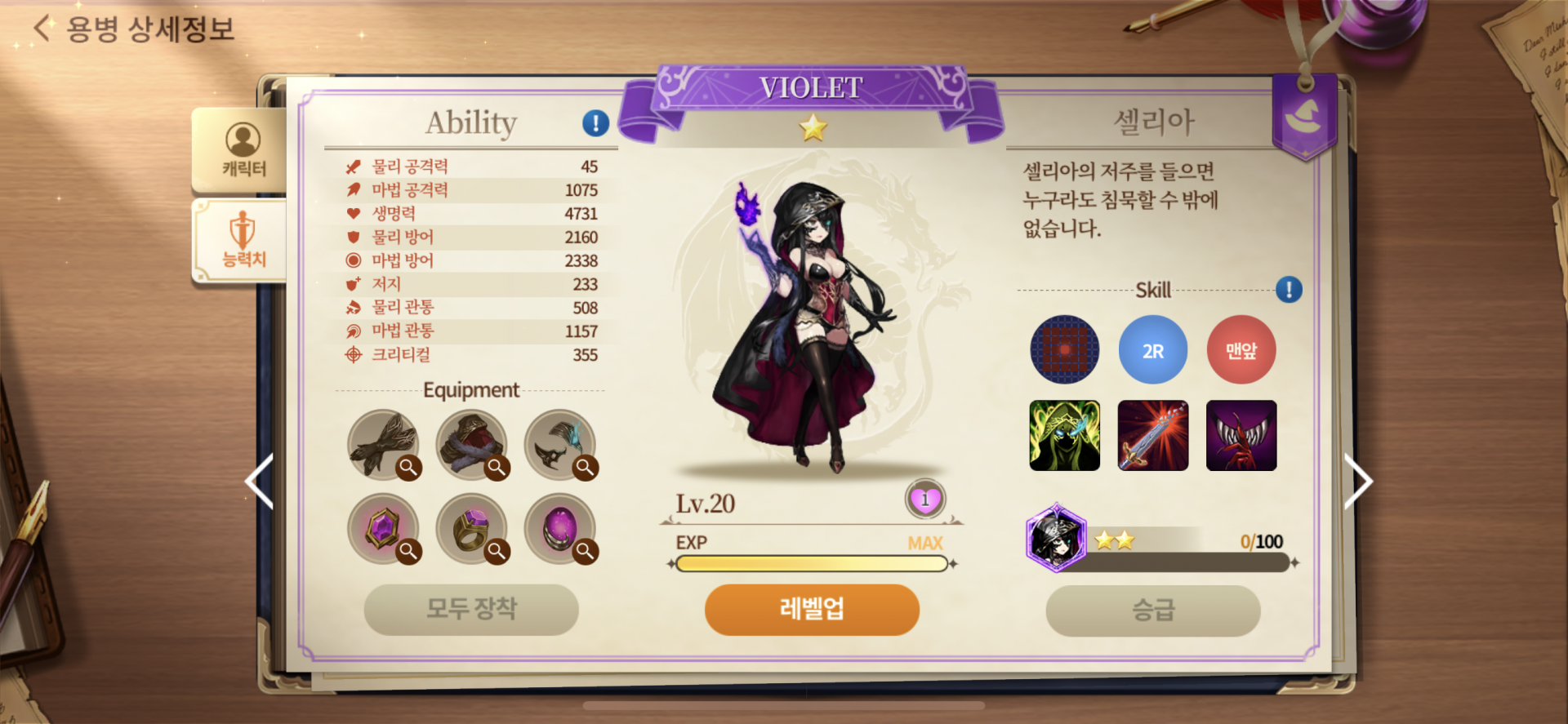Go back from mercenary details screen
The width and height of the screenshot is (1568, 724).
point(42,29)
